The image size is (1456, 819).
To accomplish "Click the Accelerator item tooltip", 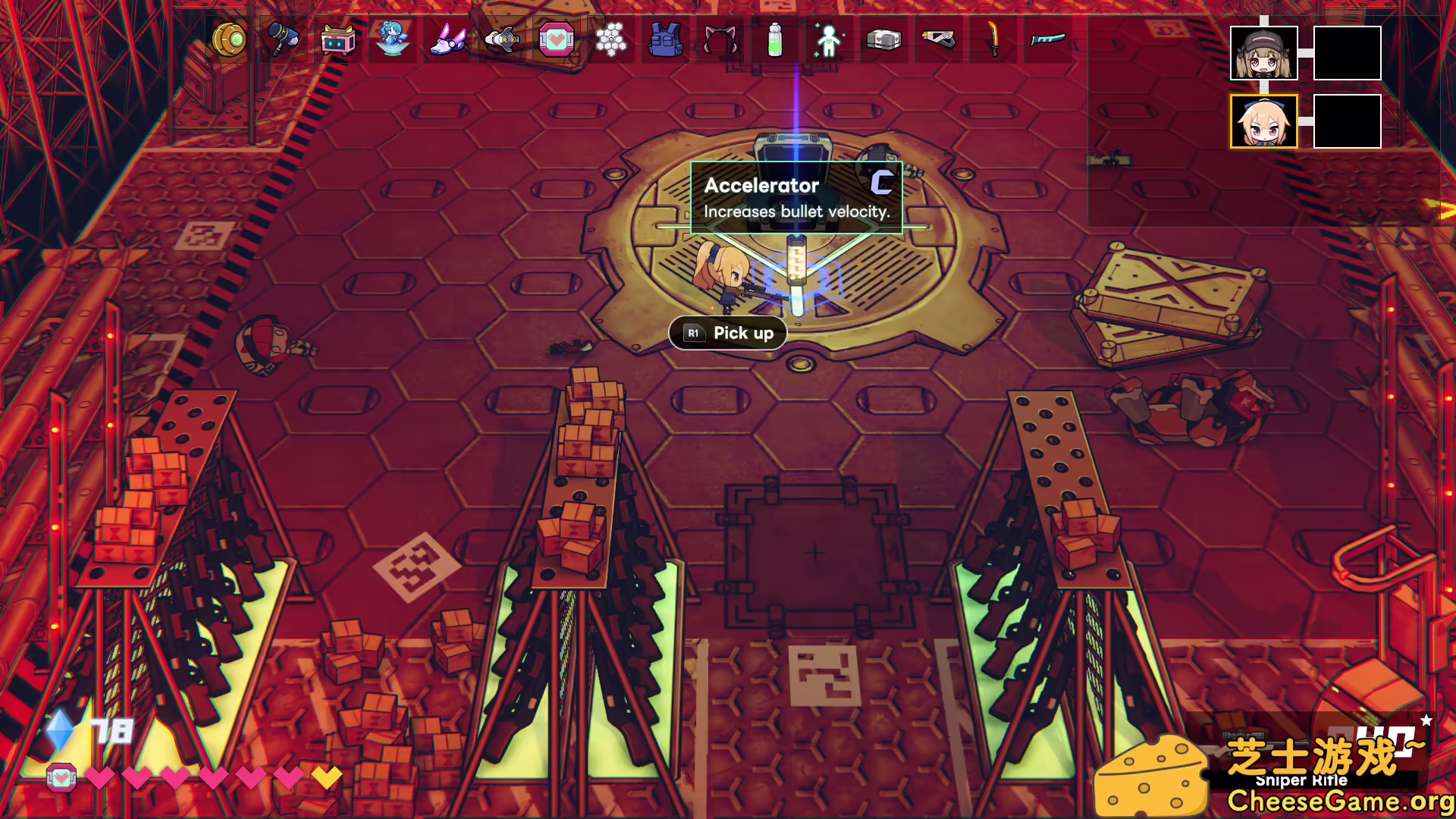I will pyautogui.click(x=796, y=197).
